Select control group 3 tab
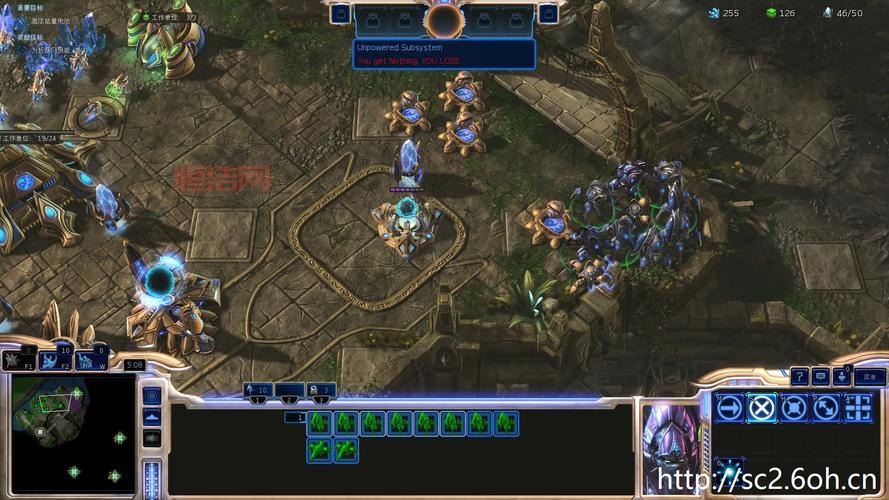This screenshot has height=500, width=889. coord(320,390)
